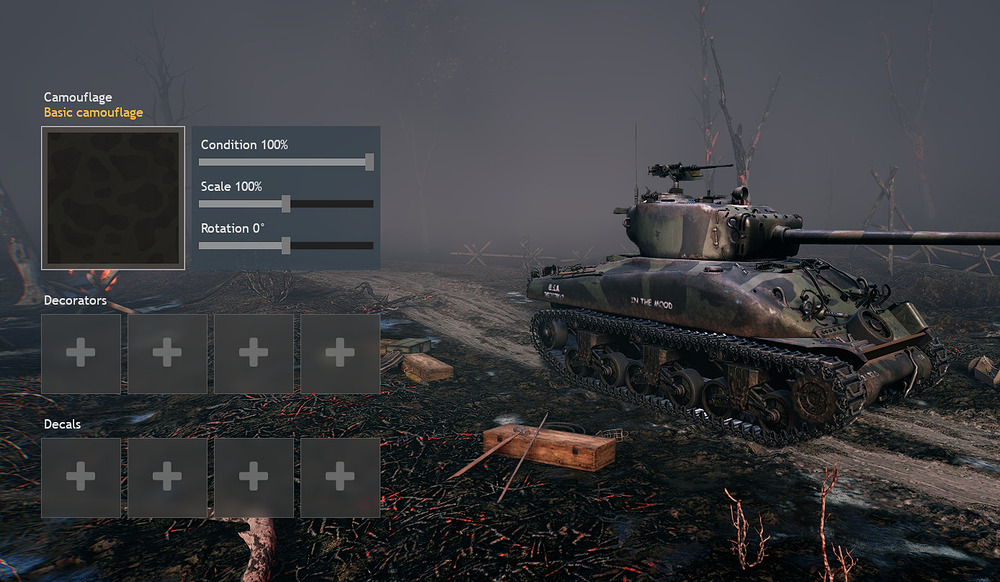Image resolution: width=1000 pixels, height=582 pixels.
Task: Click the Rotation slider handle
Action: (x=286, y=246)
